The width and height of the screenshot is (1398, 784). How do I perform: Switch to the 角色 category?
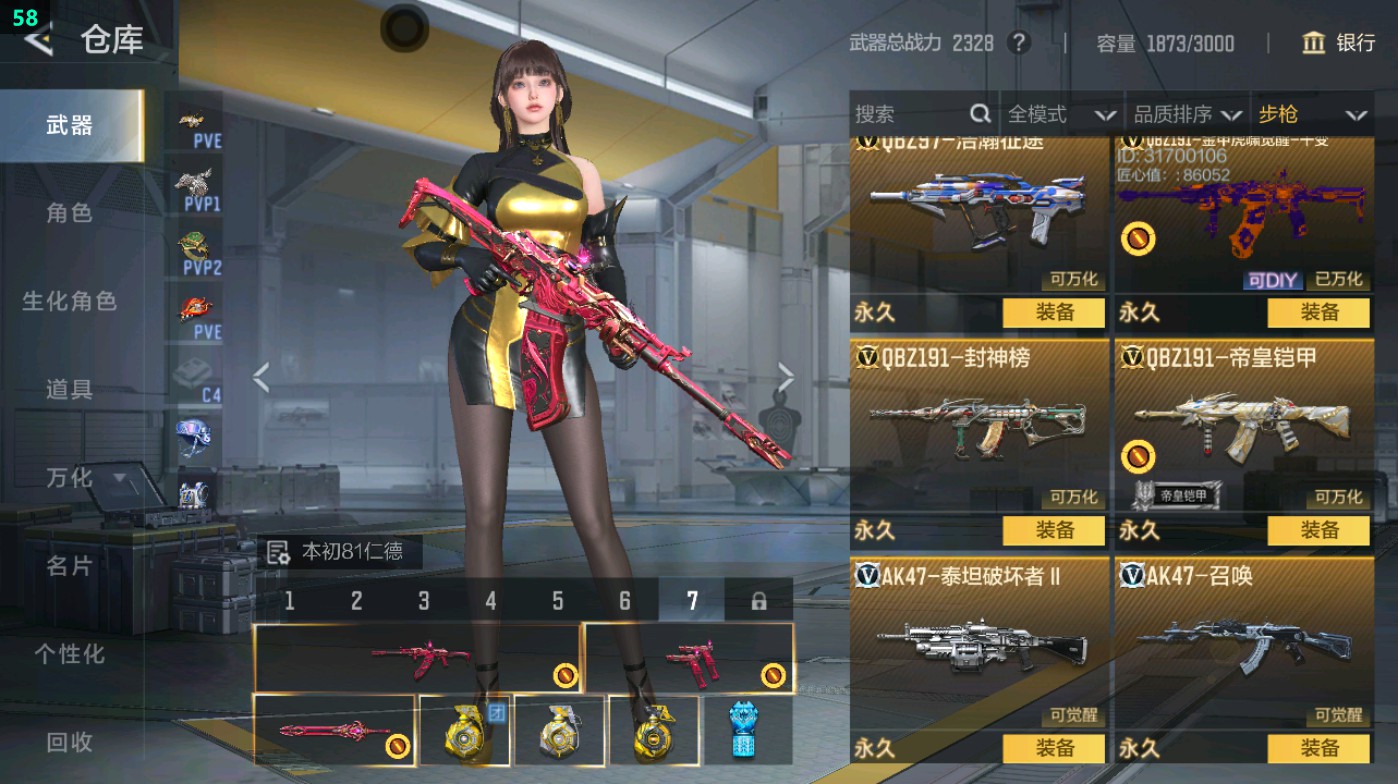[x=69, y=213]
